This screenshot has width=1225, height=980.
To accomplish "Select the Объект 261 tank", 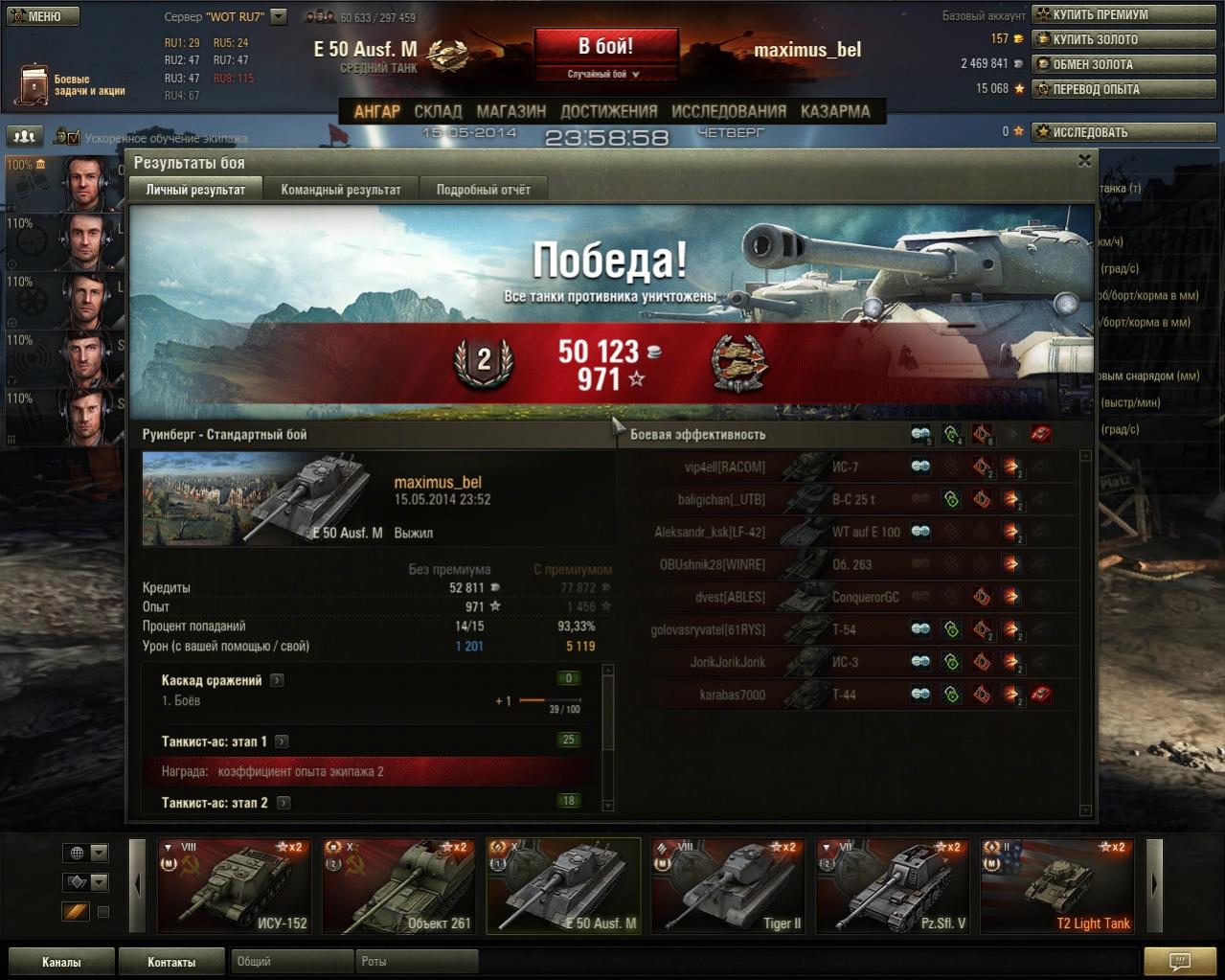I will (x=398, y=886).
